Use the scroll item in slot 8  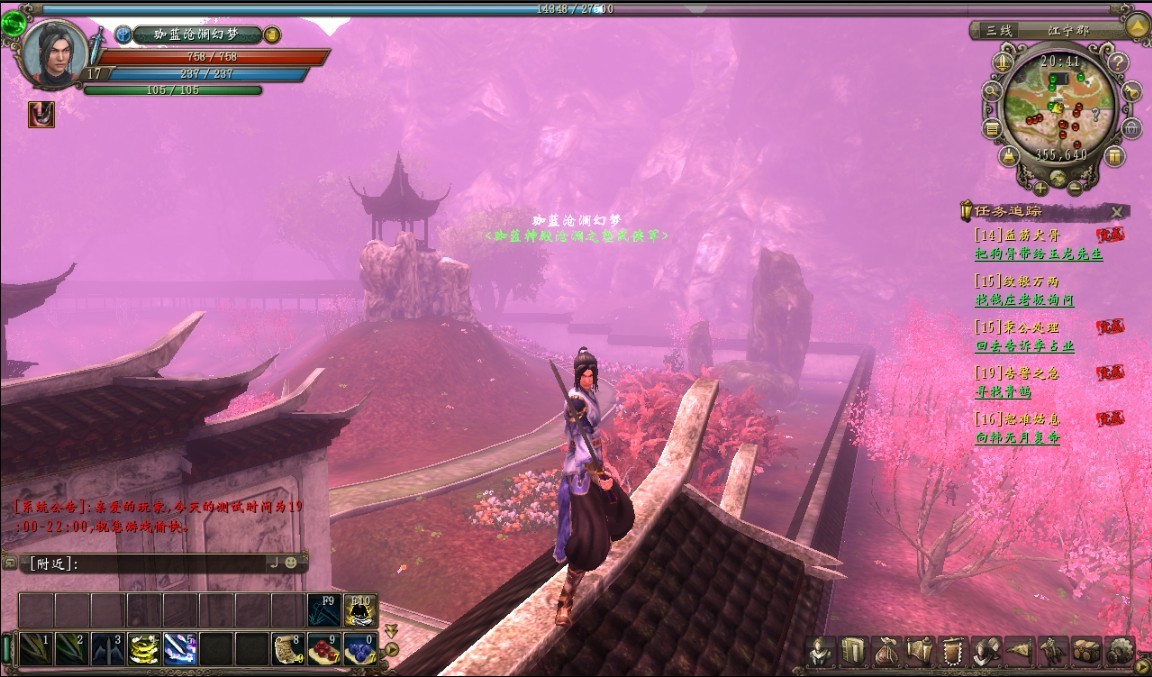288,649
